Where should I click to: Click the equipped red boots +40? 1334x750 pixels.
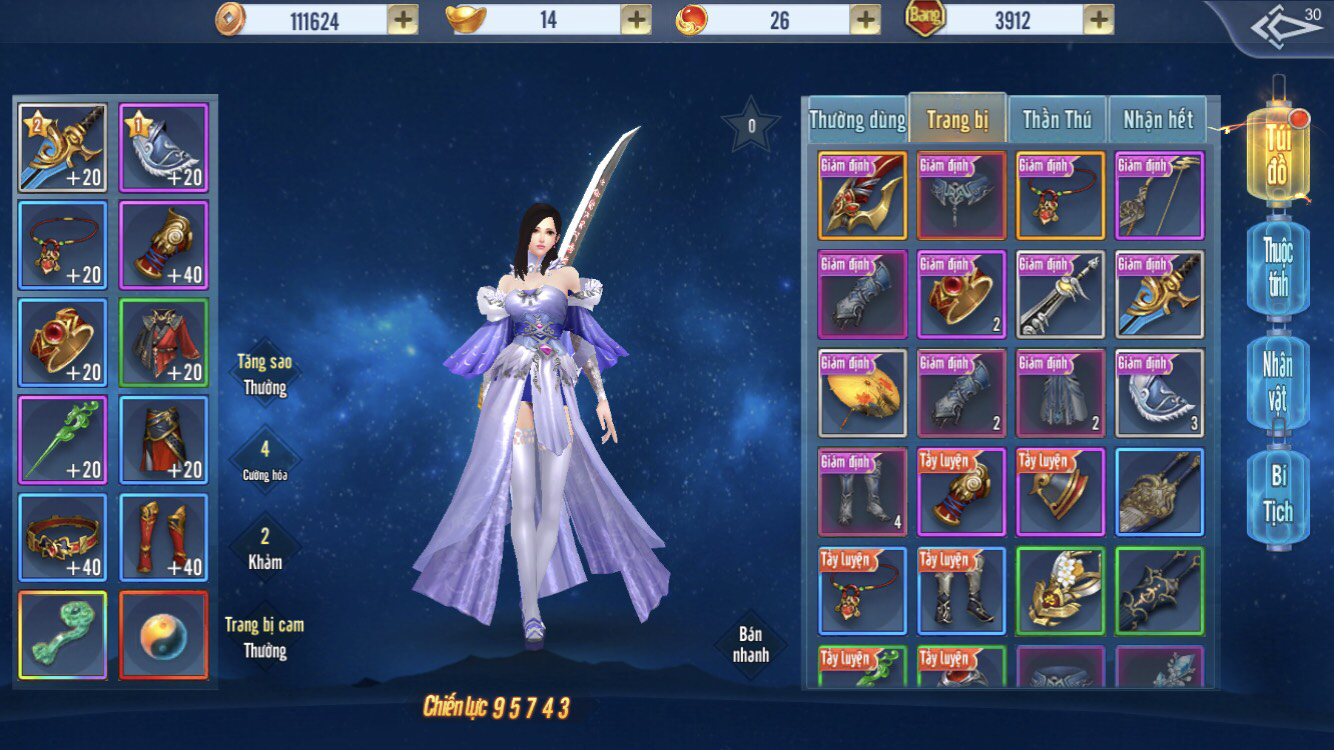pyautogui.click(x=163, y=537)
